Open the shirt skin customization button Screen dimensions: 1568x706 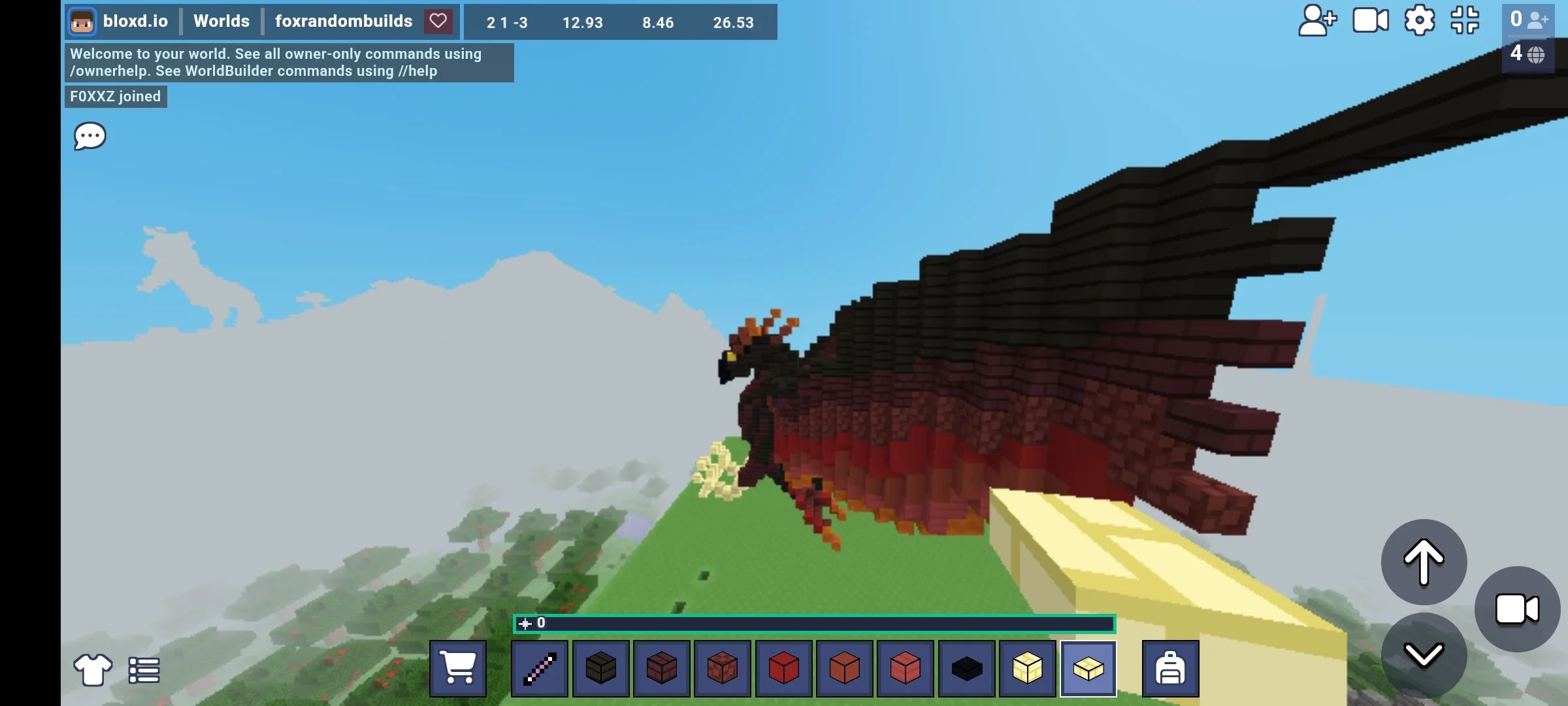[x=92, y=670]
